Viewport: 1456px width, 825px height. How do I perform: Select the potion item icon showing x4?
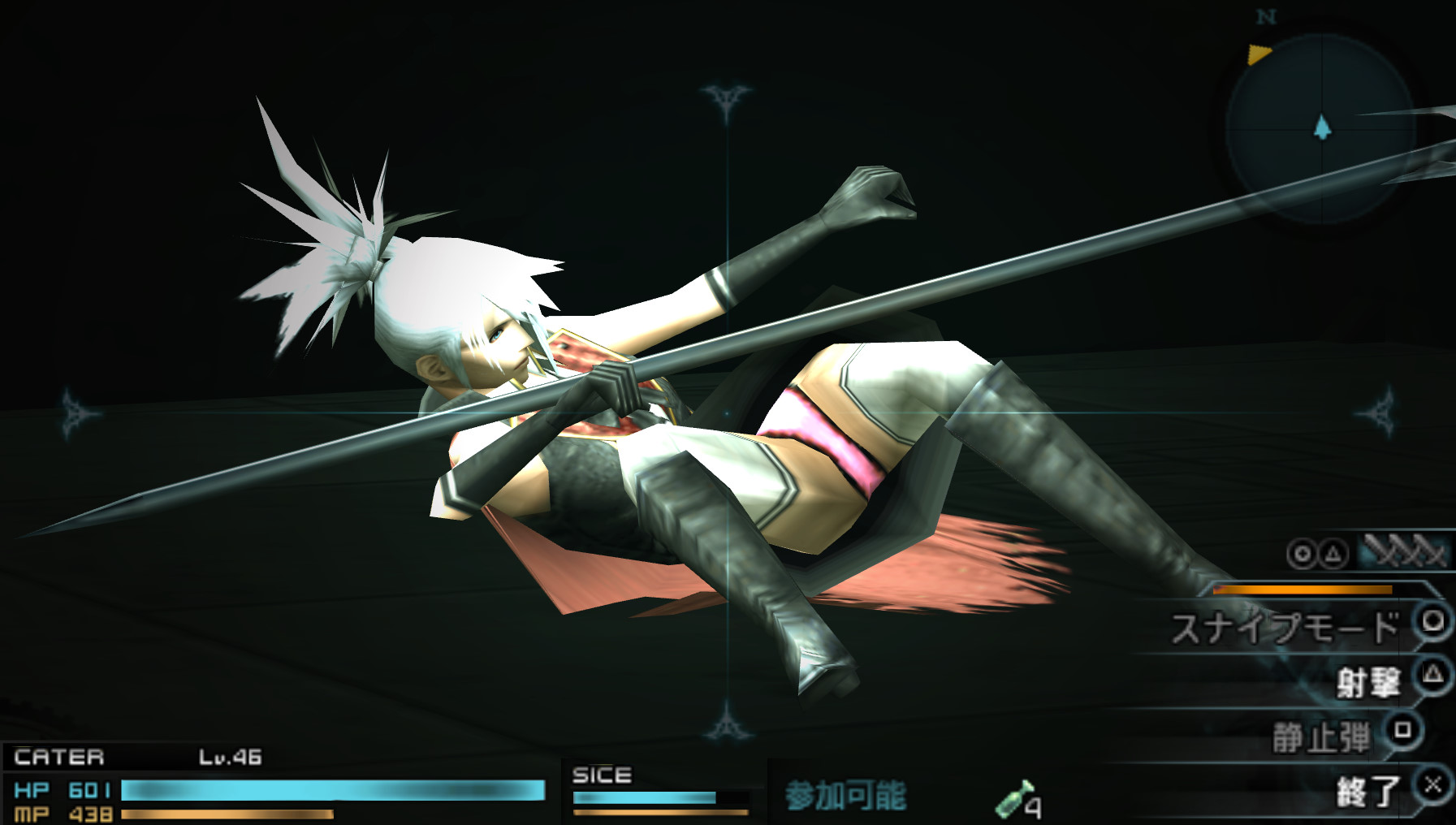pyautogui.click(x=1020, y=798)
